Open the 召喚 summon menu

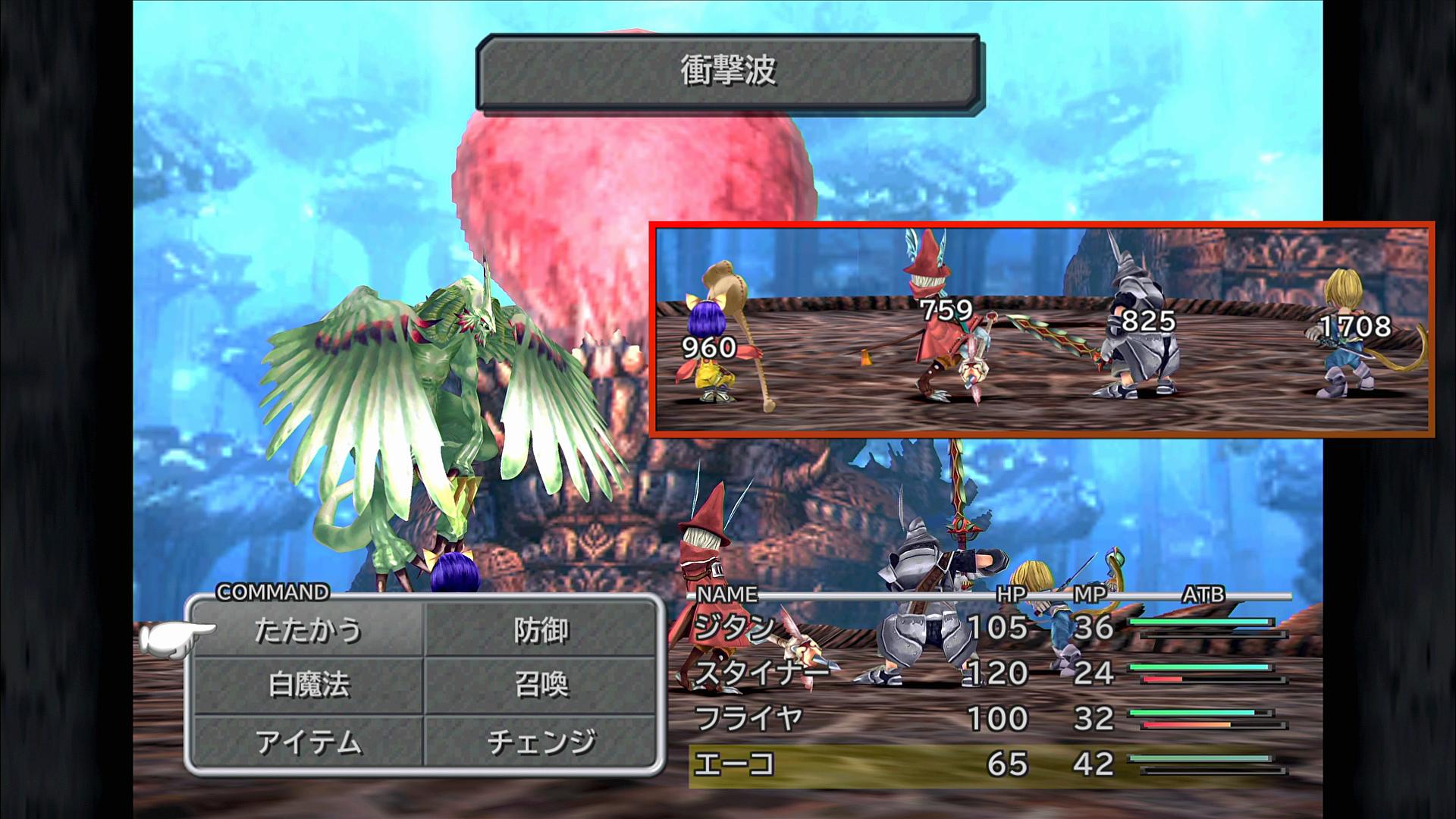(541, 686)
